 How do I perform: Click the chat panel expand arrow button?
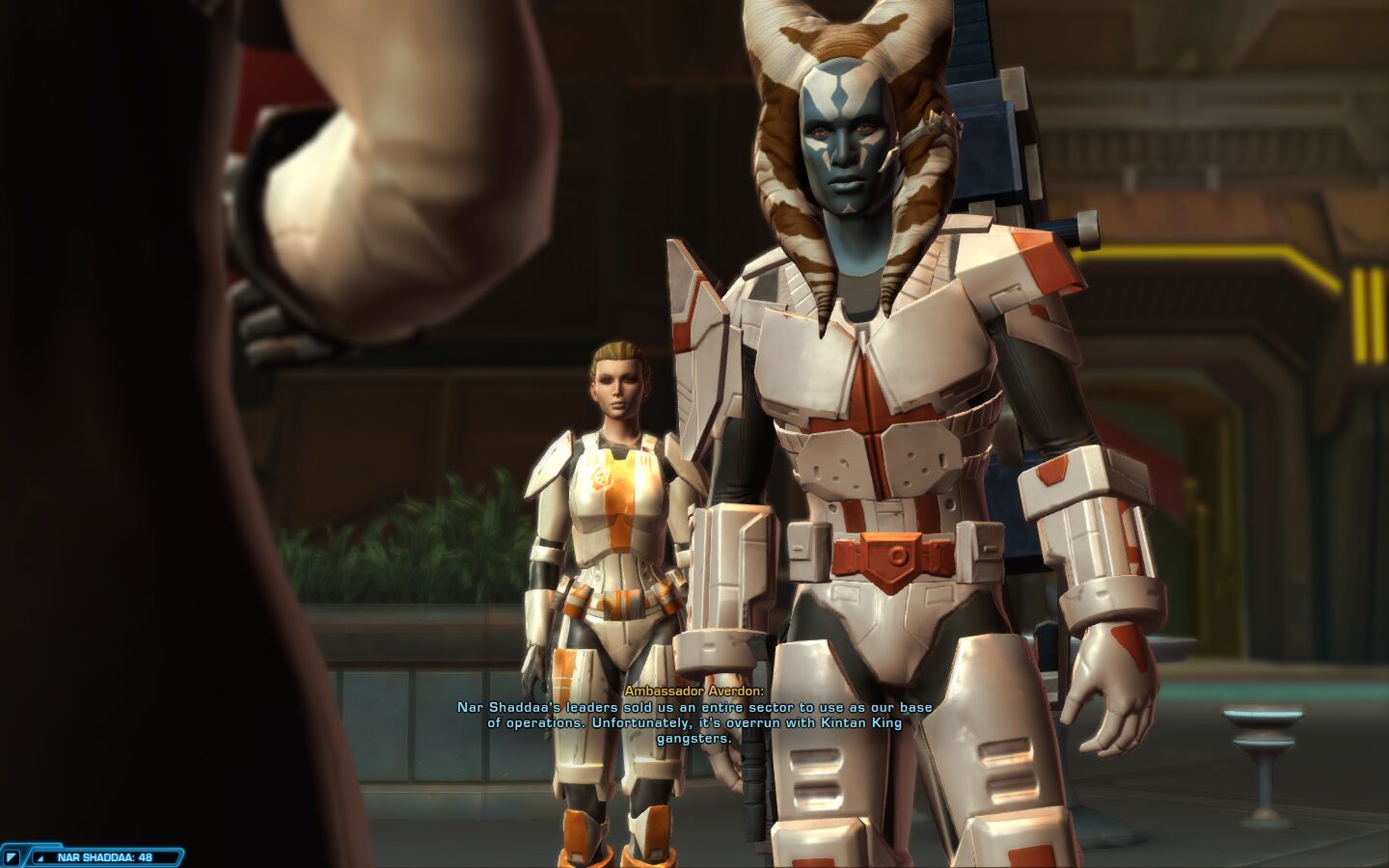(x=12, y=856)
